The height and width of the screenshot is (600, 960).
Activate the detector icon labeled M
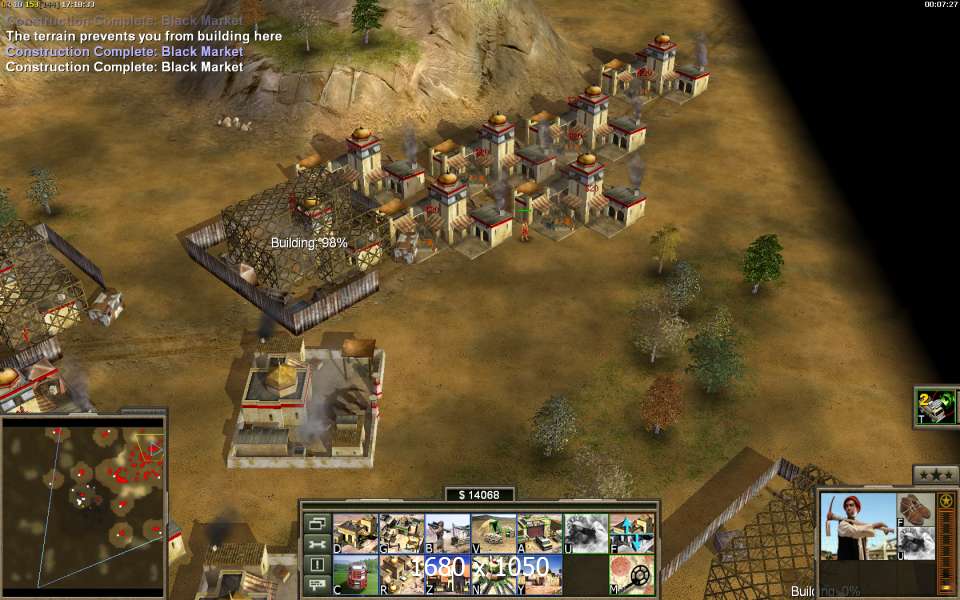pos(631,574)
